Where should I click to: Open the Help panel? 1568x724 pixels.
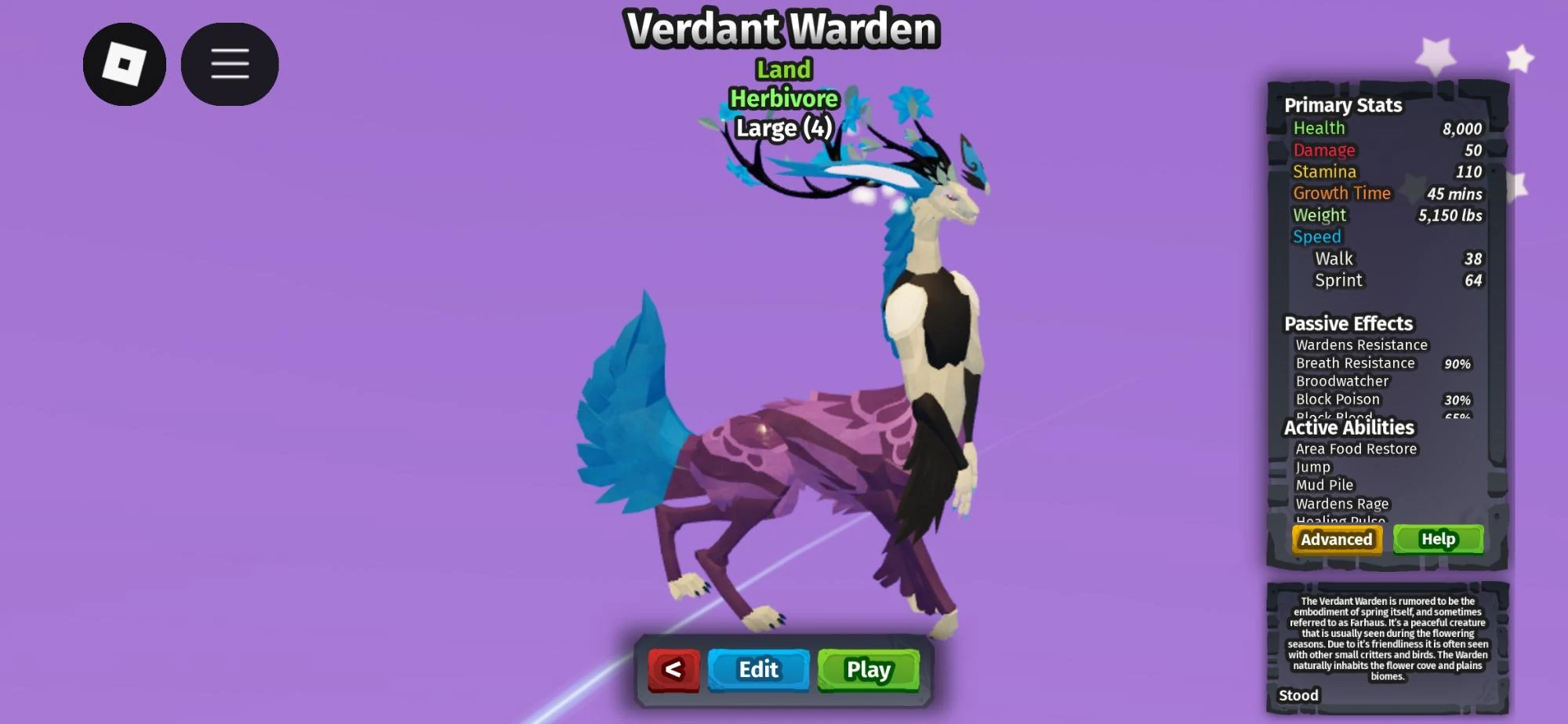[1438, 539]
